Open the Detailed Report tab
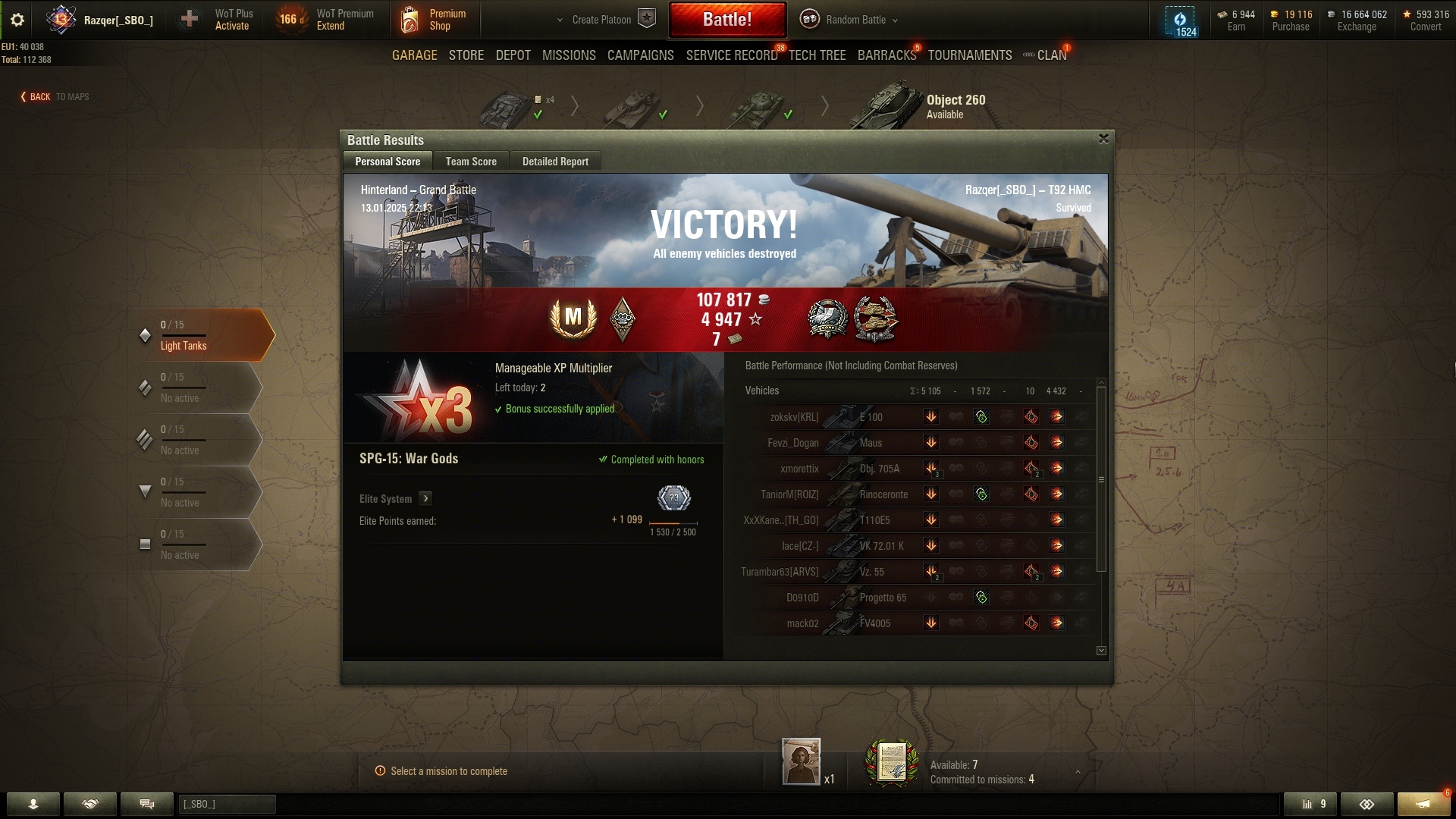 click(x=555, y=162)
